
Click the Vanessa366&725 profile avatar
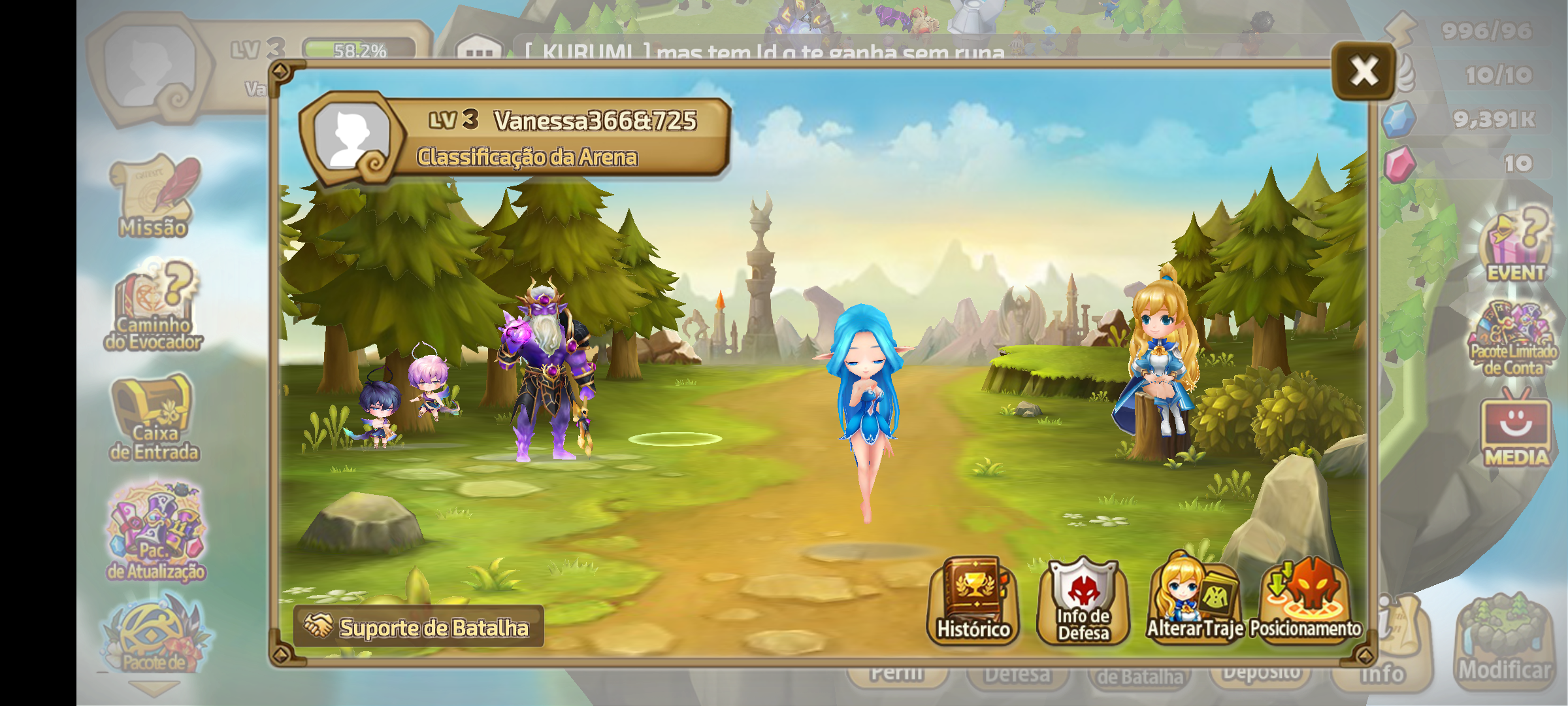click(352, 137)
